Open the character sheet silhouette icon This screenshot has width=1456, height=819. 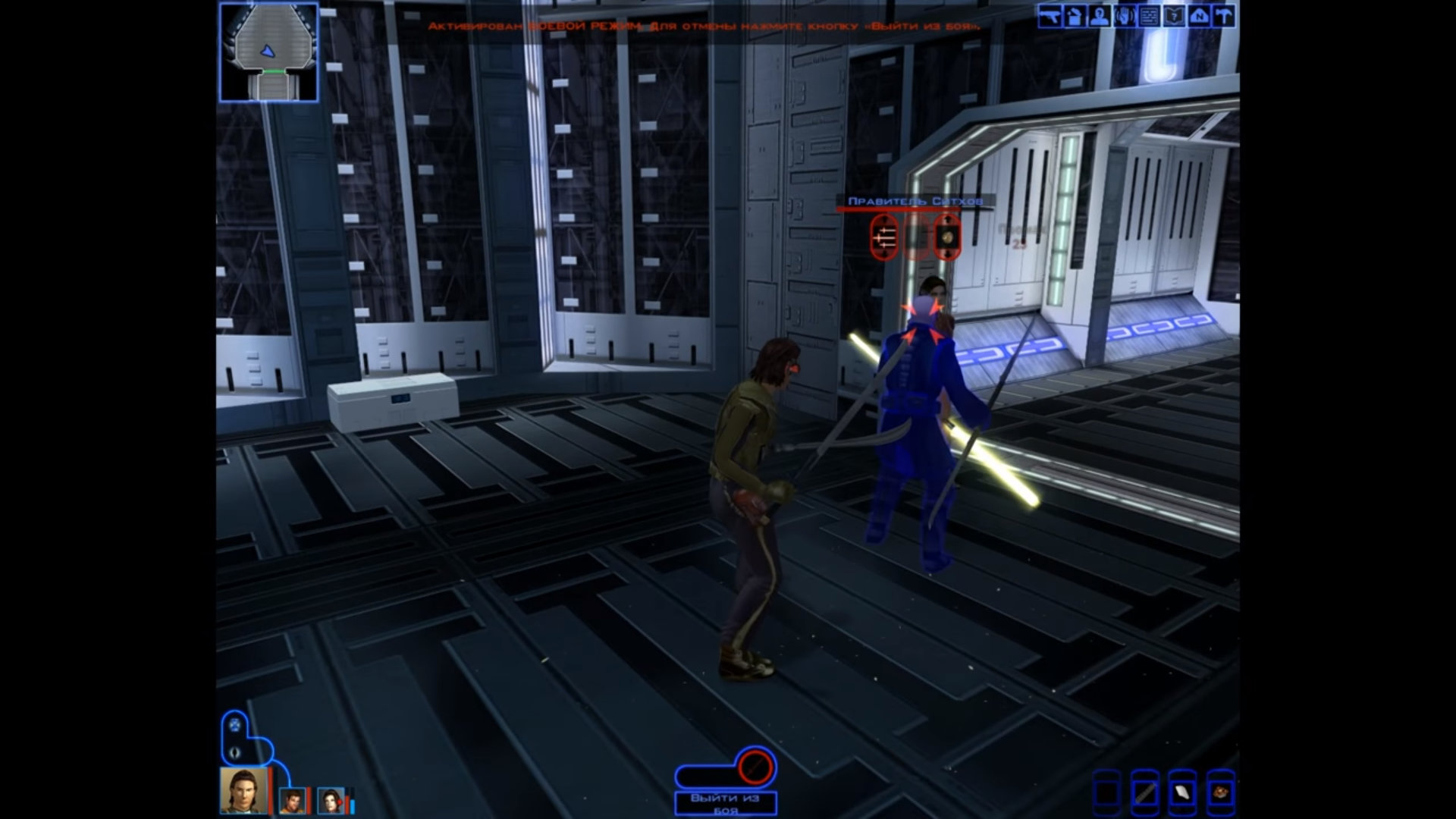1100,17
